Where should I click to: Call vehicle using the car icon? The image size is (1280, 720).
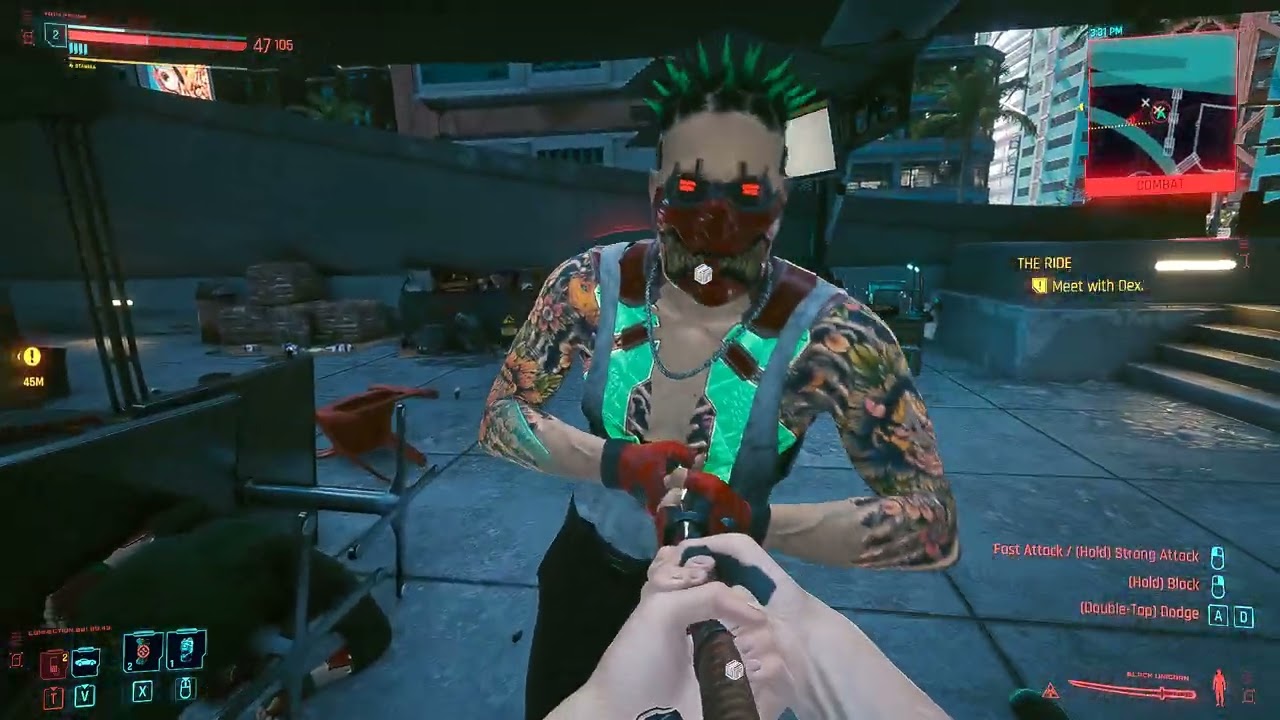point(86,661)
